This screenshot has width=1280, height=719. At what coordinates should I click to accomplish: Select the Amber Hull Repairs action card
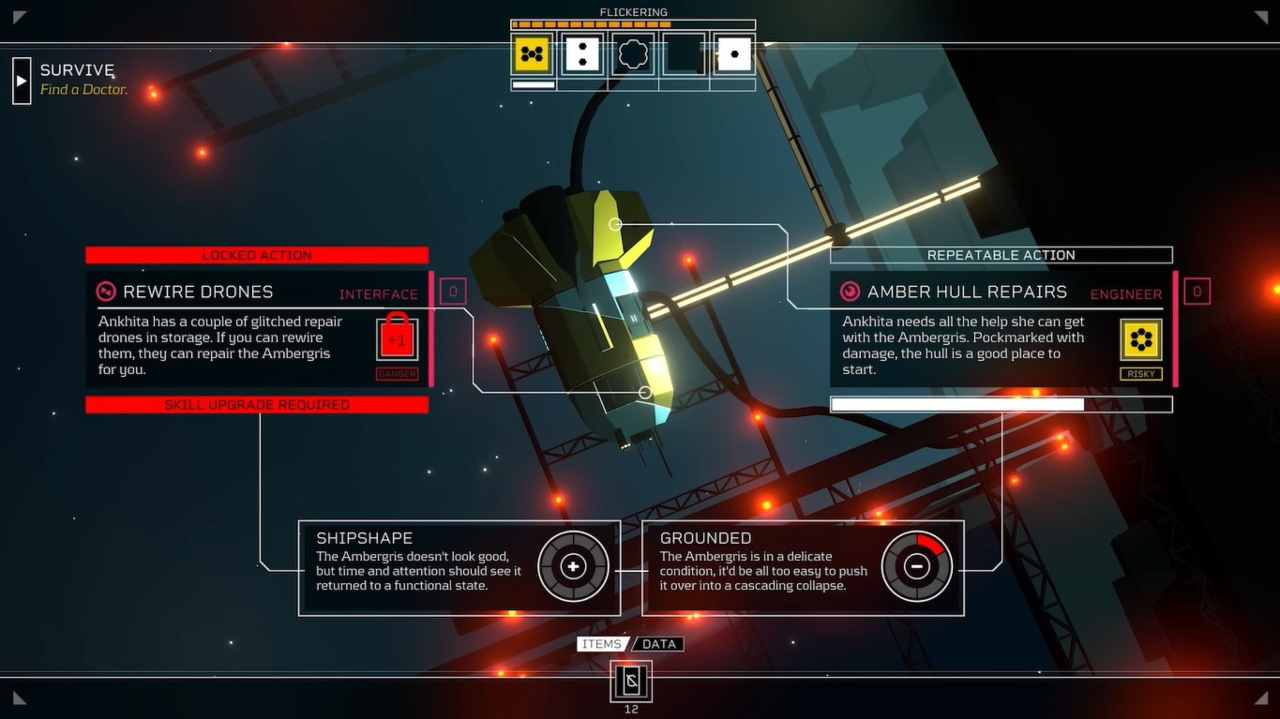[1000, 329]
